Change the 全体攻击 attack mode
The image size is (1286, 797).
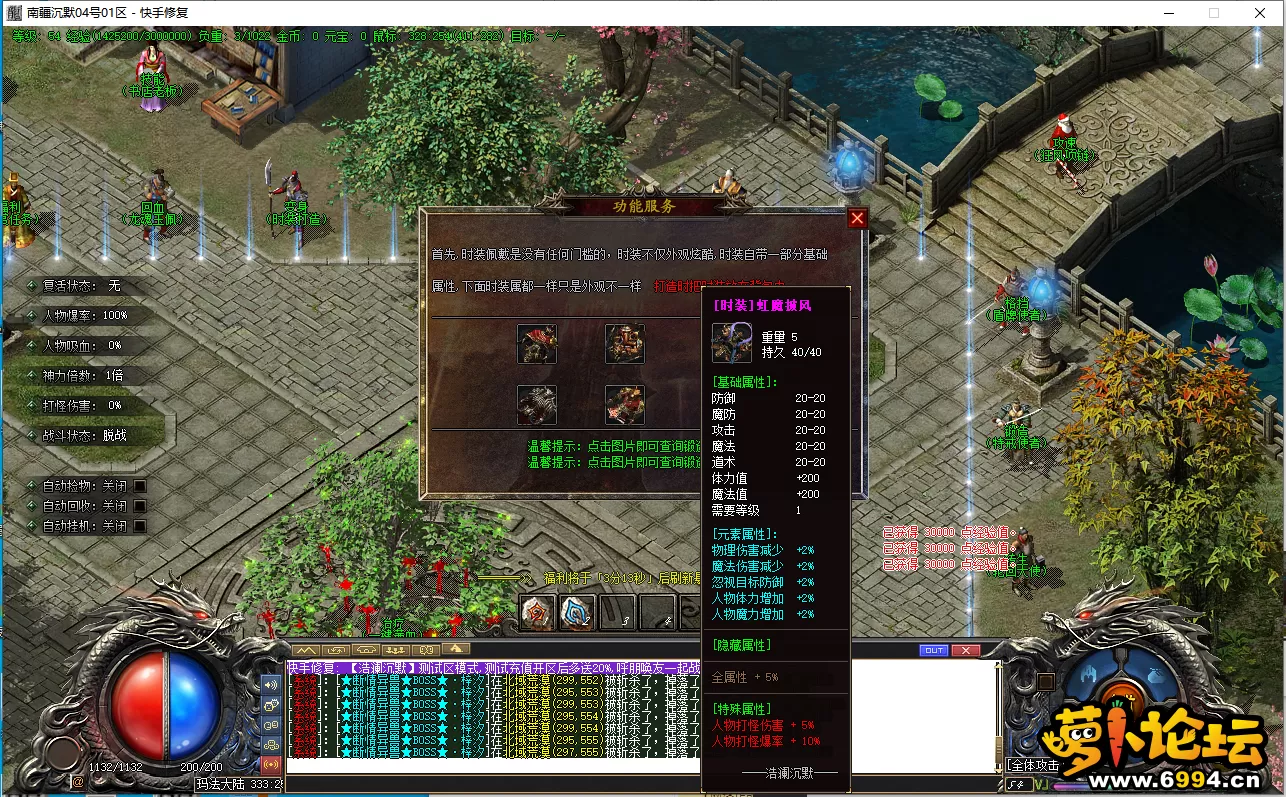coord(1033,765)
